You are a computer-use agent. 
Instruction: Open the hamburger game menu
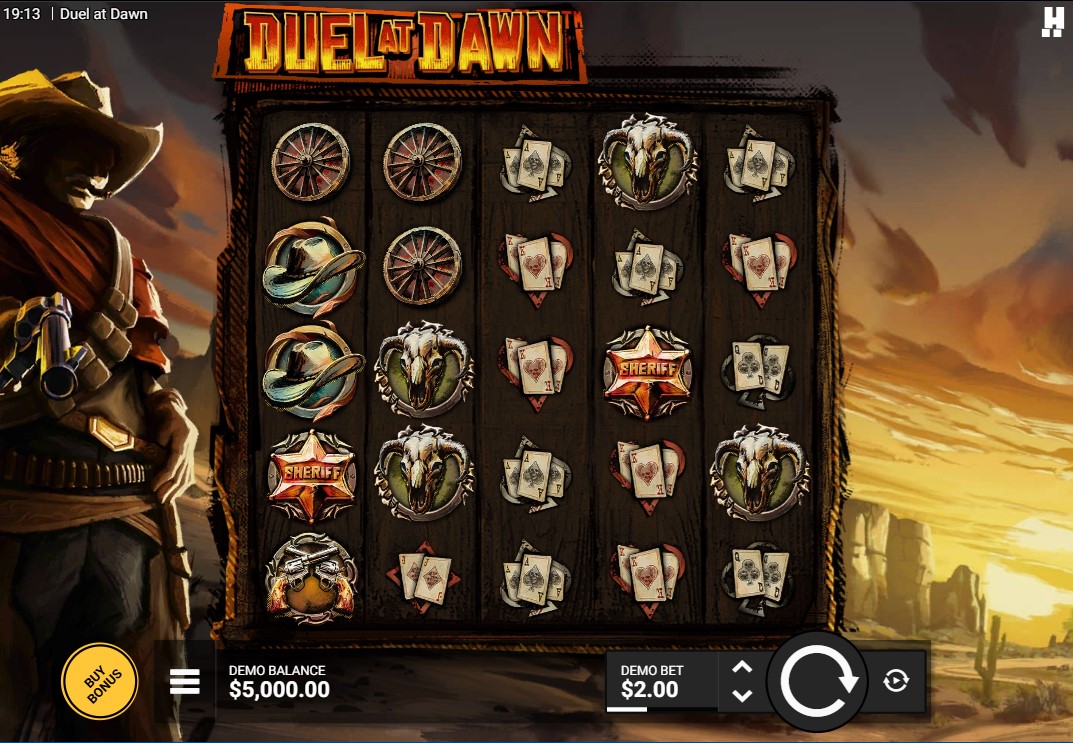[x=185, y=682]
